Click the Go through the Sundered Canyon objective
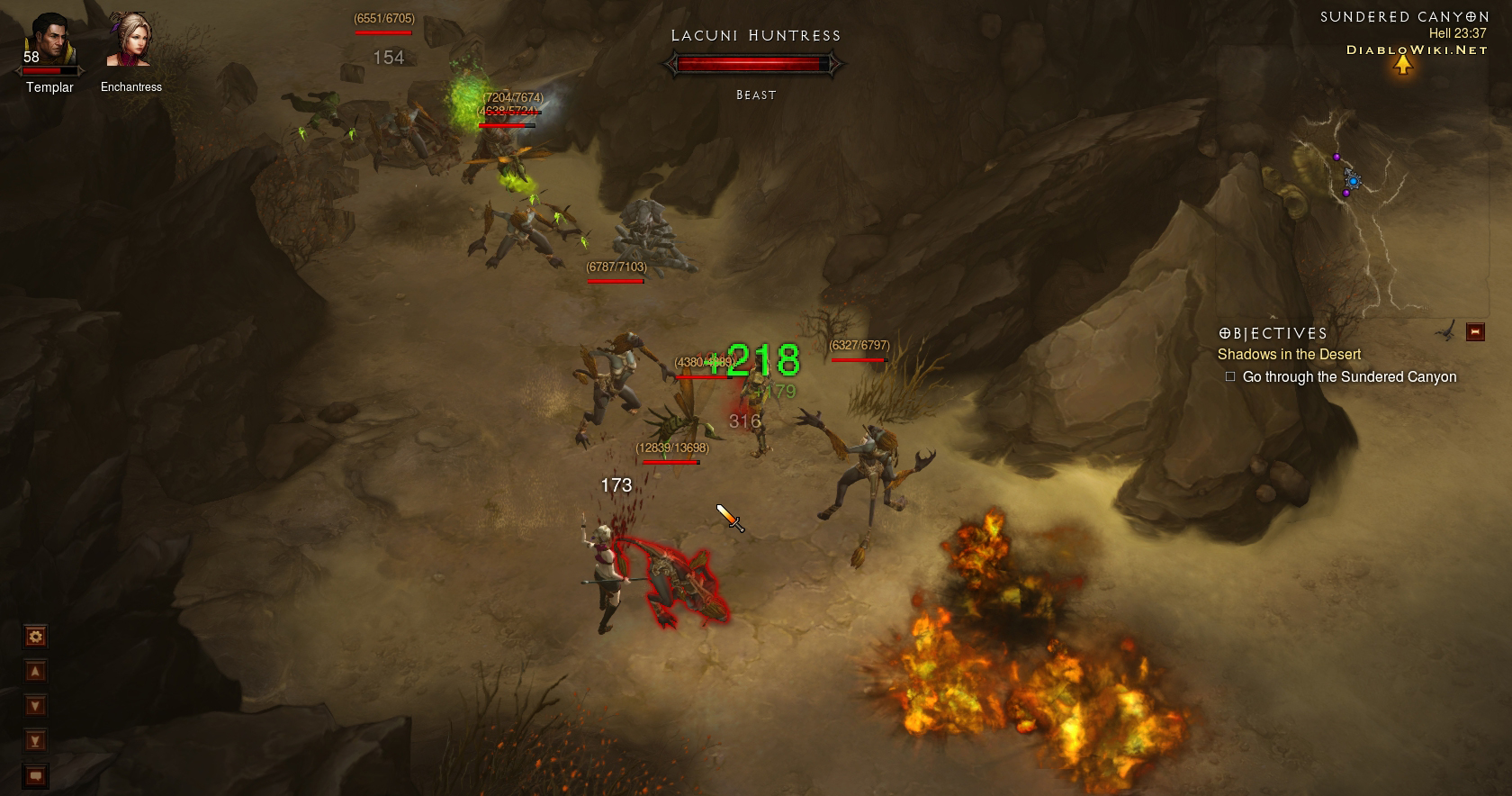This screenshot has height=796, width=1512. [1348, 377]
